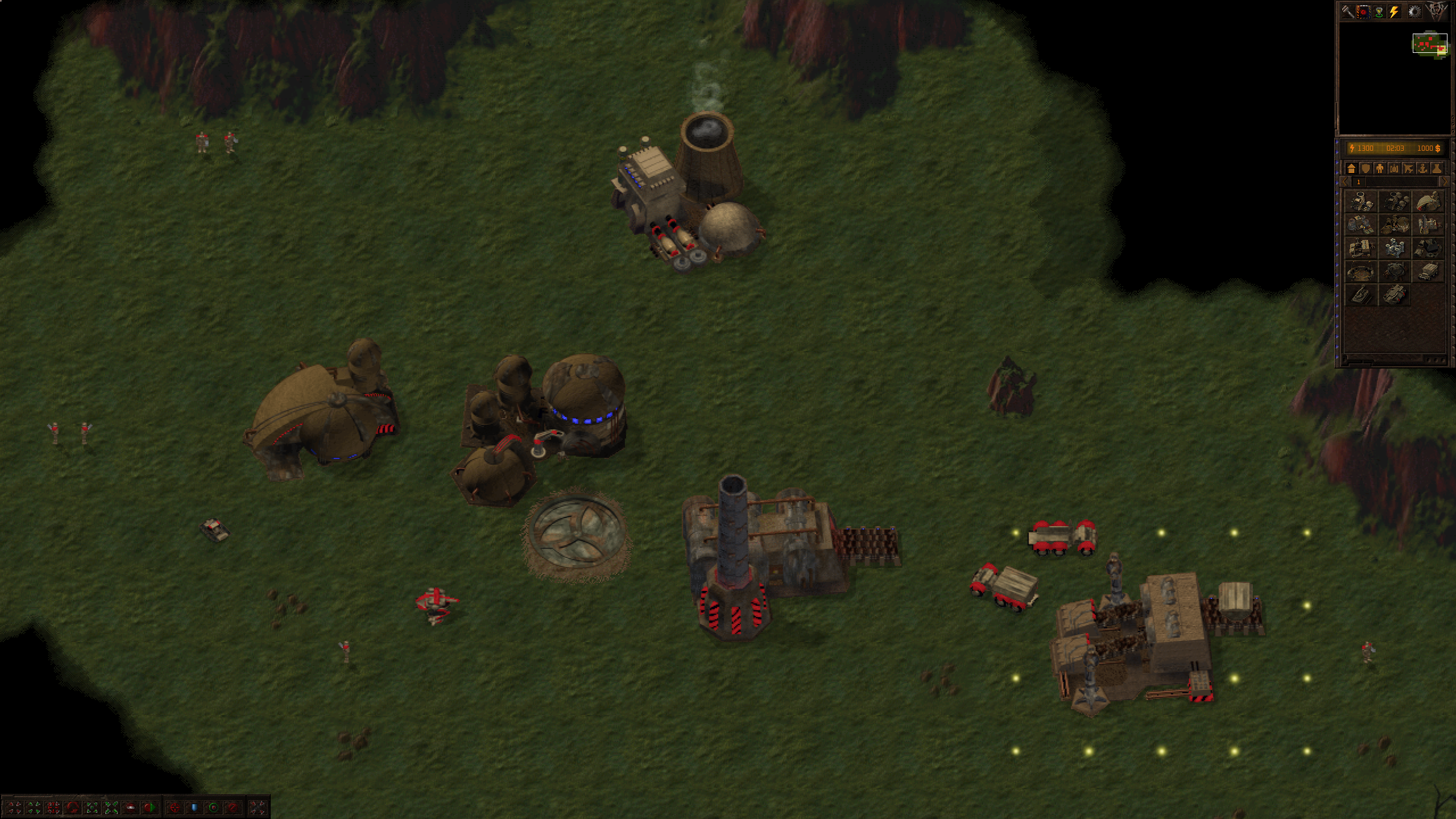Toggle the yellow lightning bolt power mode
The height and width of the screenshot is (819, 1456).
coord(1394,12)
